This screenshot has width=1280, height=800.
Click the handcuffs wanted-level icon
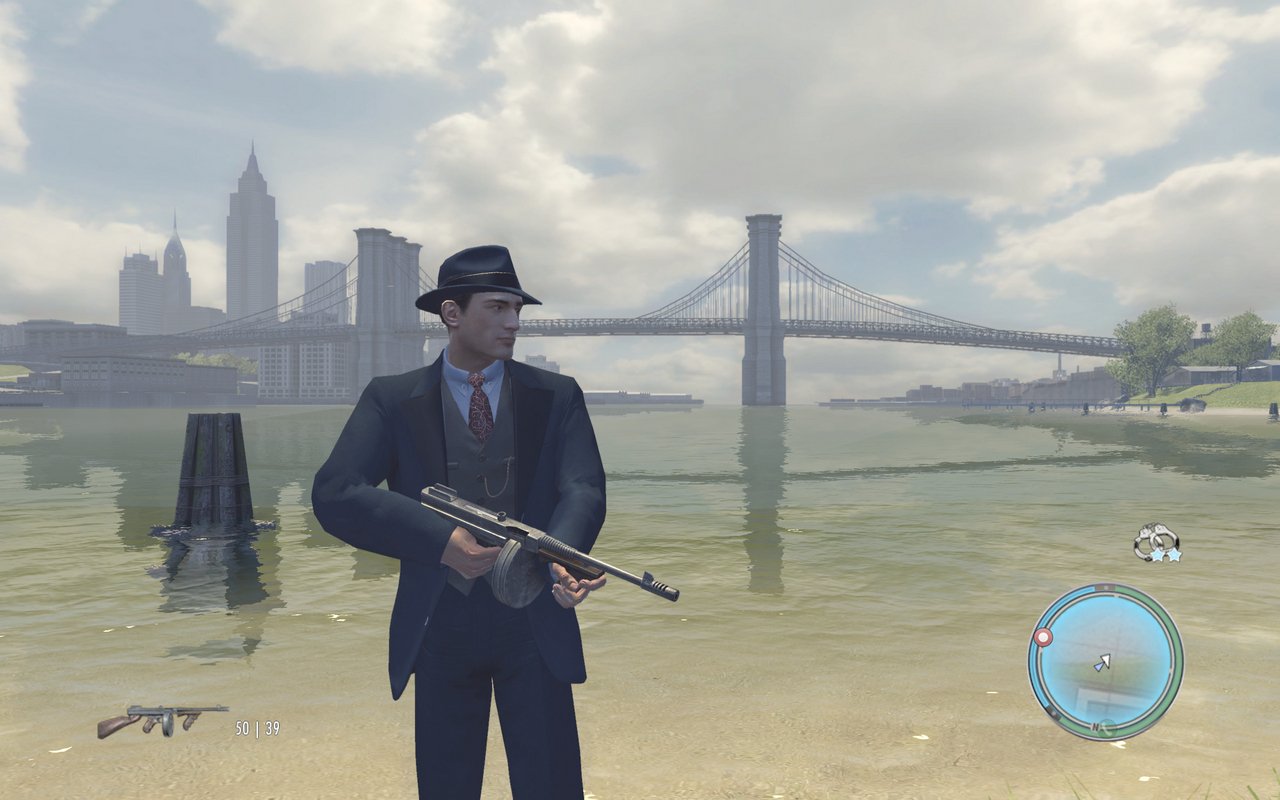pos(1156,541)
